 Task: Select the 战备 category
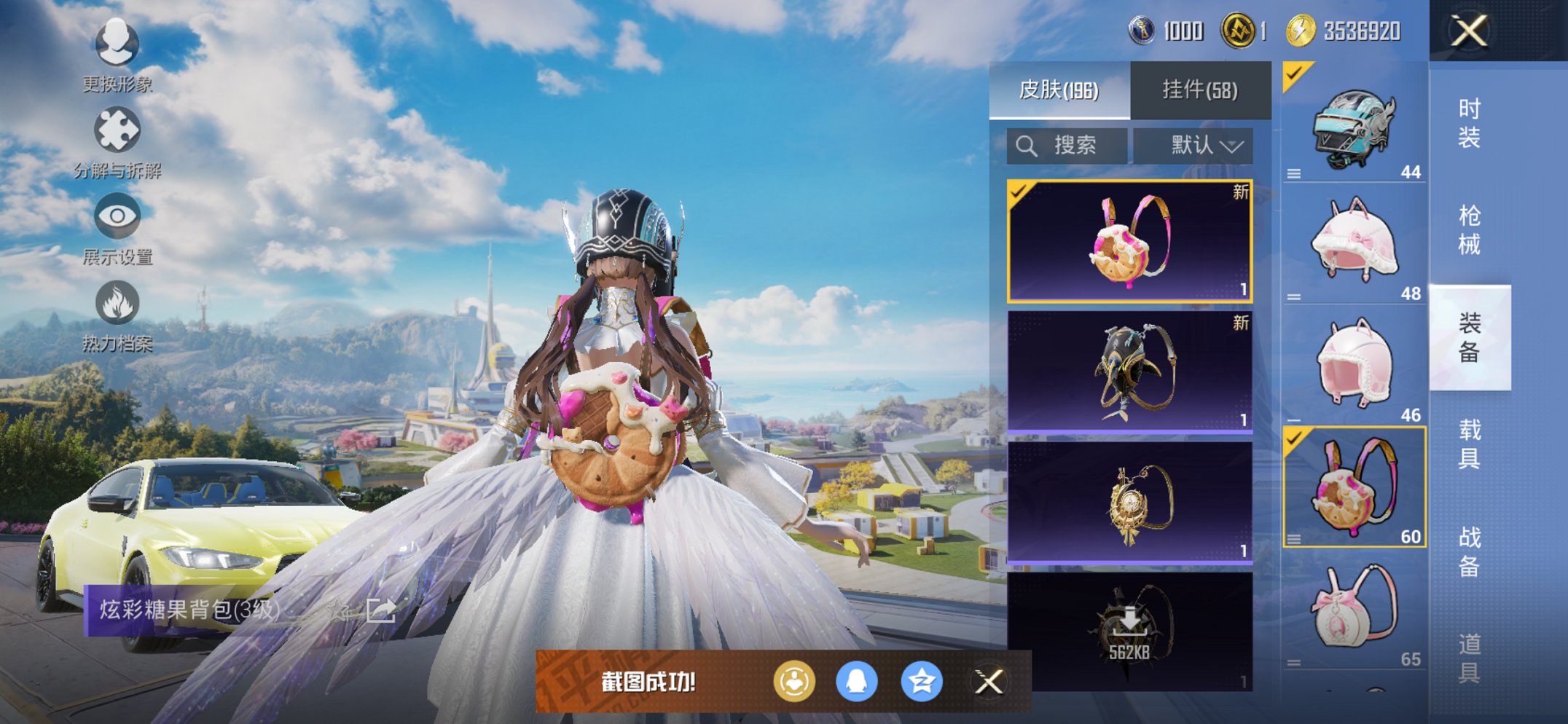tap(1469, 551)
